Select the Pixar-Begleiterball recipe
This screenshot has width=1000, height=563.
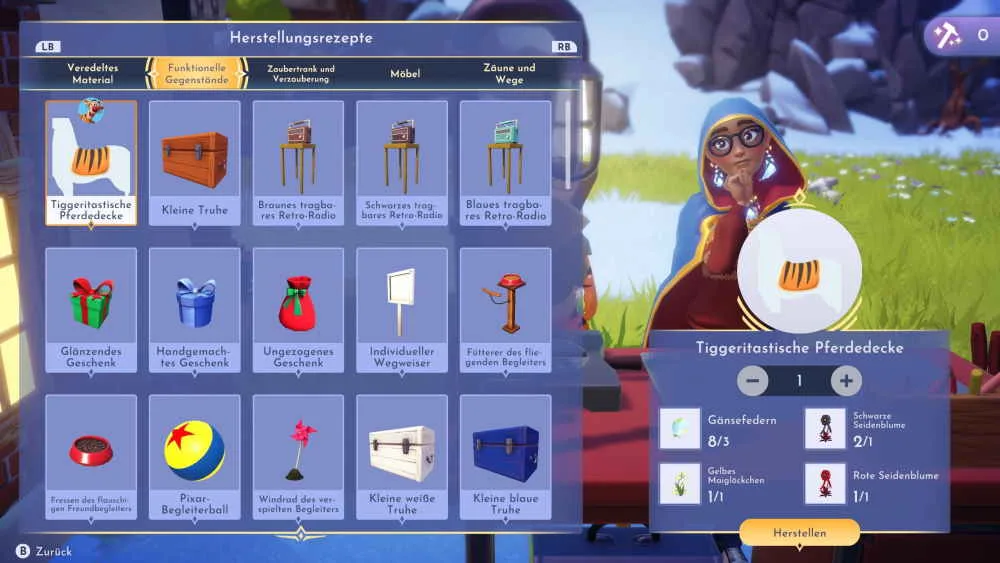click(x=195, y=456)
